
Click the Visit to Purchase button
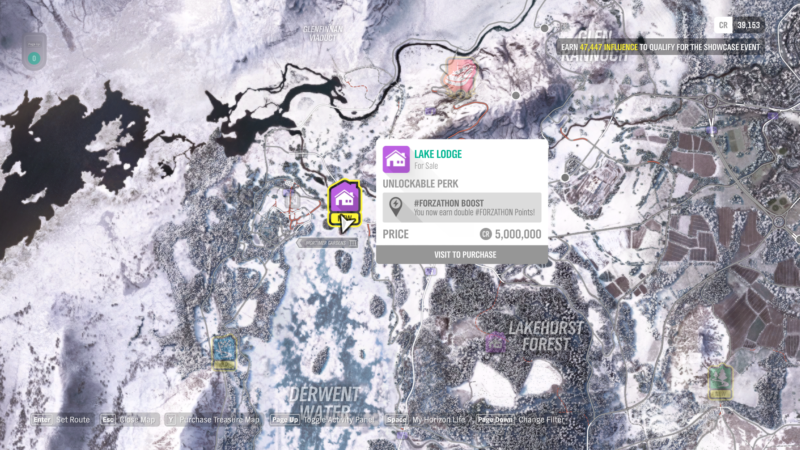(462, 255)
